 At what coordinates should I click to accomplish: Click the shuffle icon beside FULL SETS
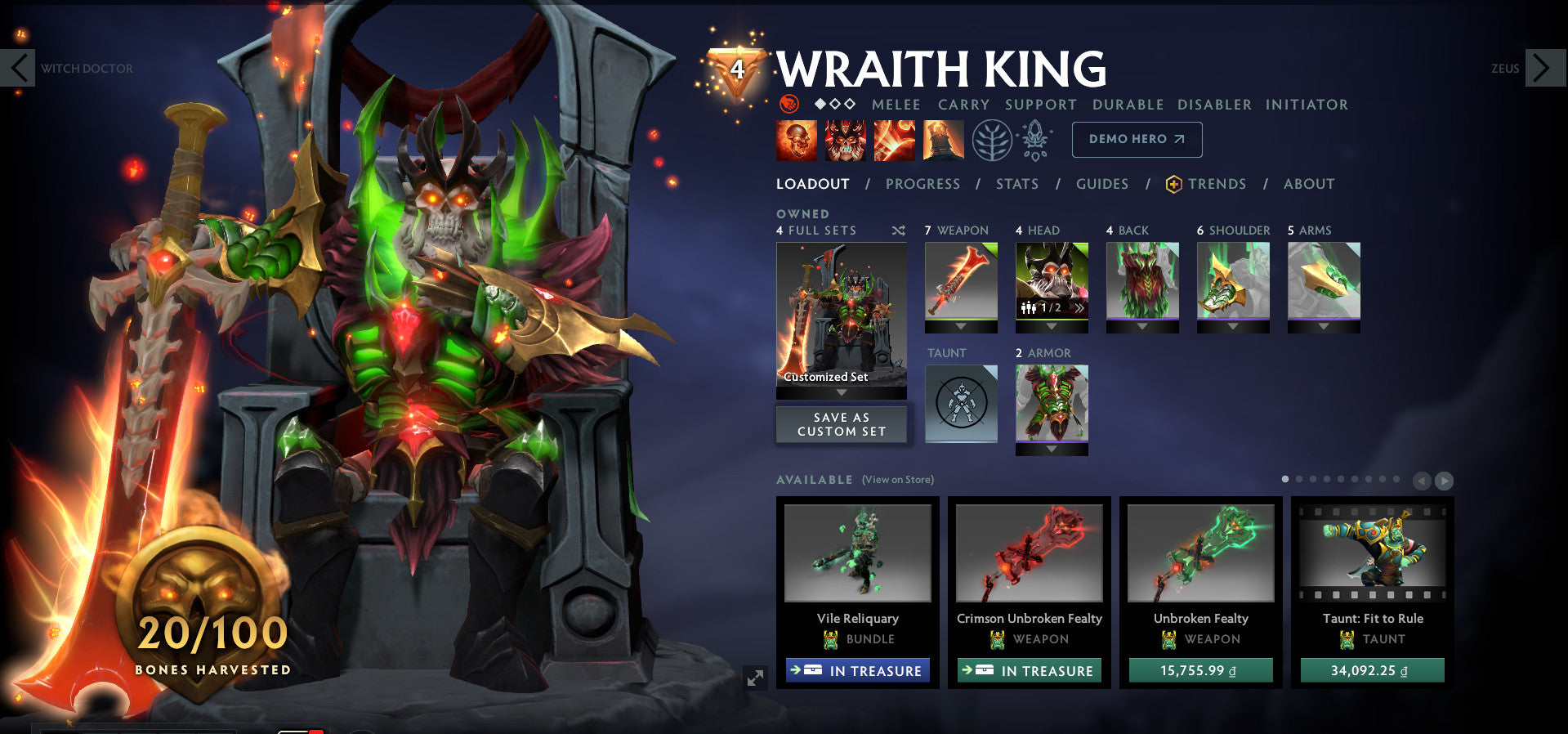click(x=898, y=230)
